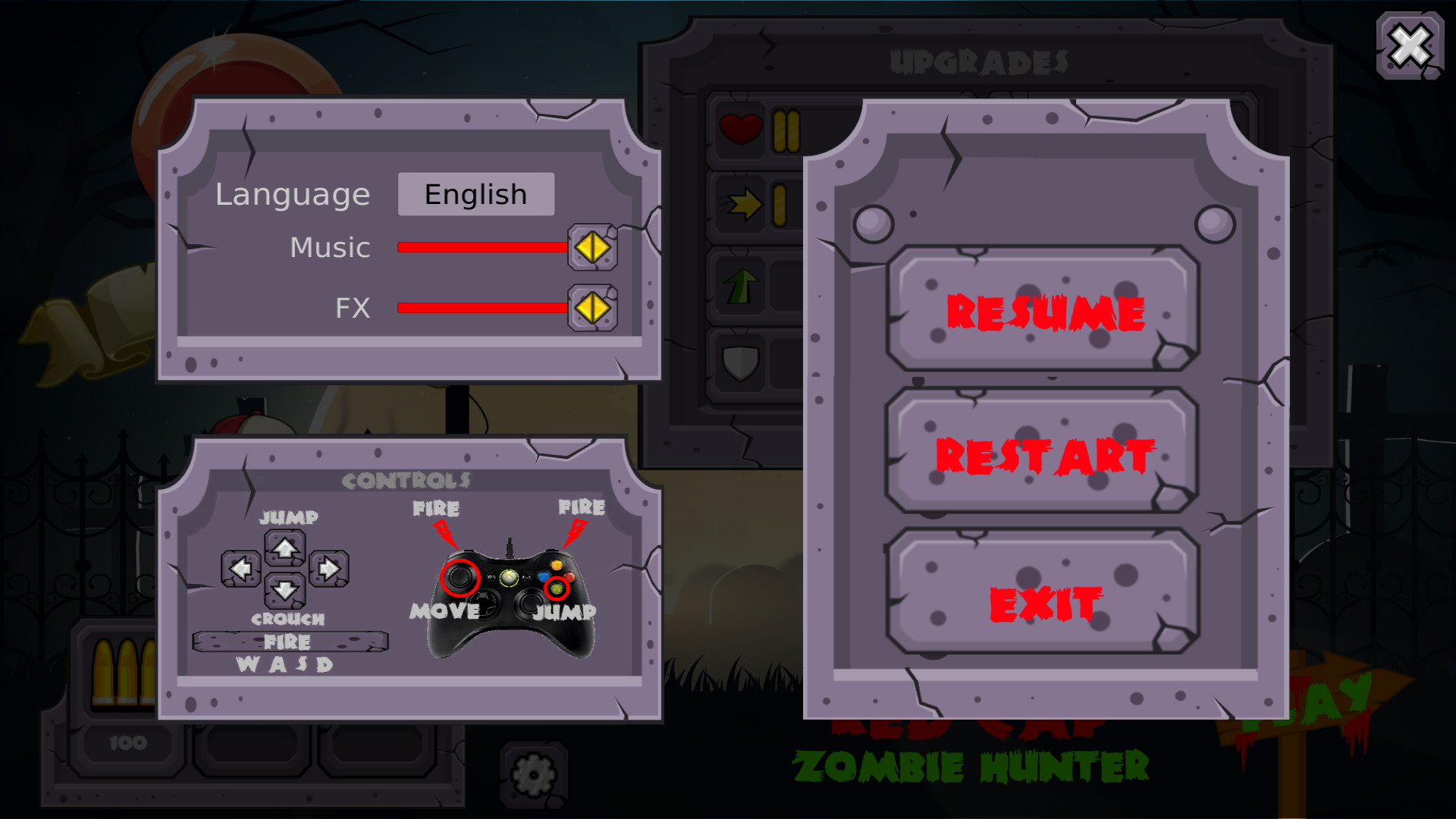Click the Music diamond arrow control
1456x819 pixels.
(592, 248)
